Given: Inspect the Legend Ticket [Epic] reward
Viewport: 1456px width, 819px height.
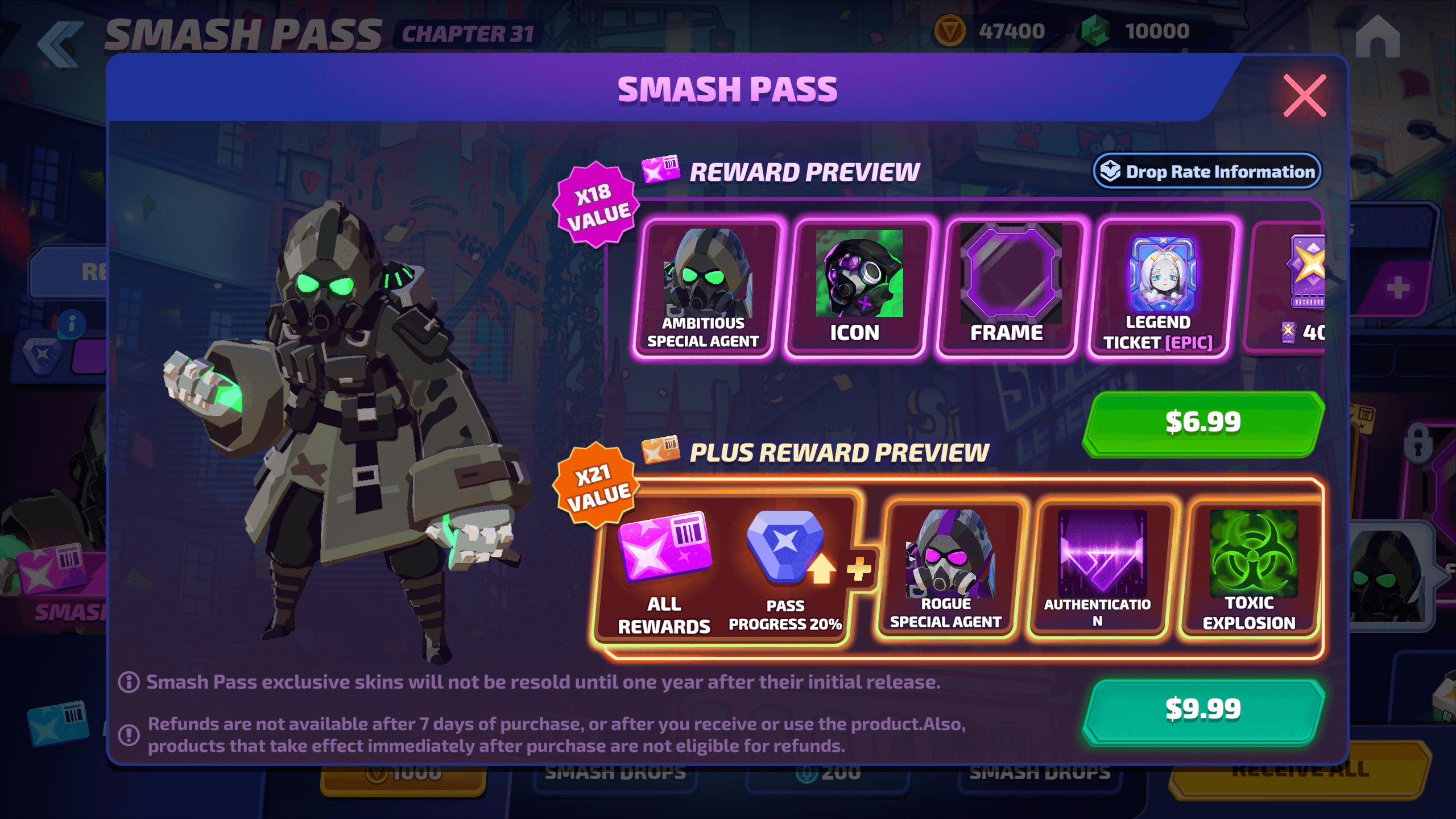Looking at the screenshot, I should (x=1160, y=287).
